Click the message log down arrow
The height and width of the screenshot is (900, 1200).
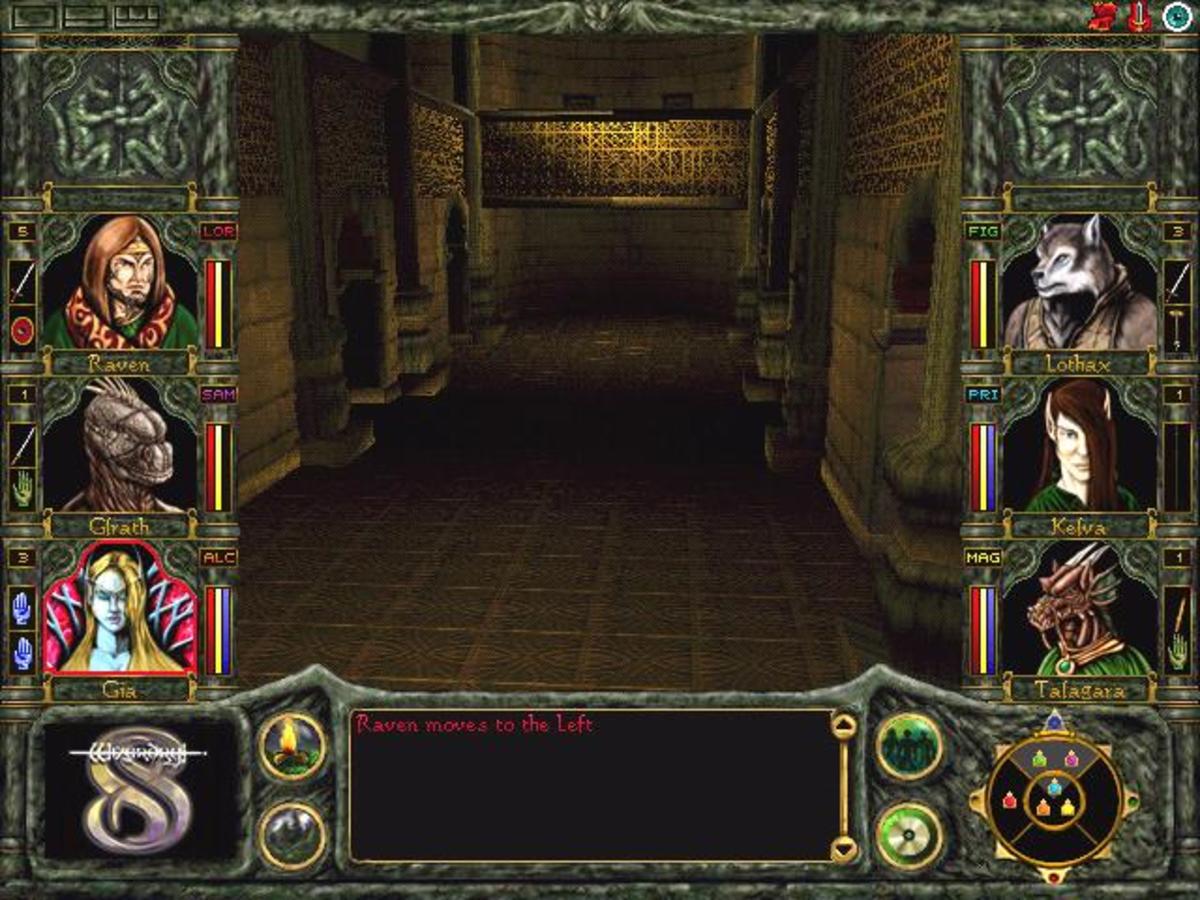coord(844,849)
